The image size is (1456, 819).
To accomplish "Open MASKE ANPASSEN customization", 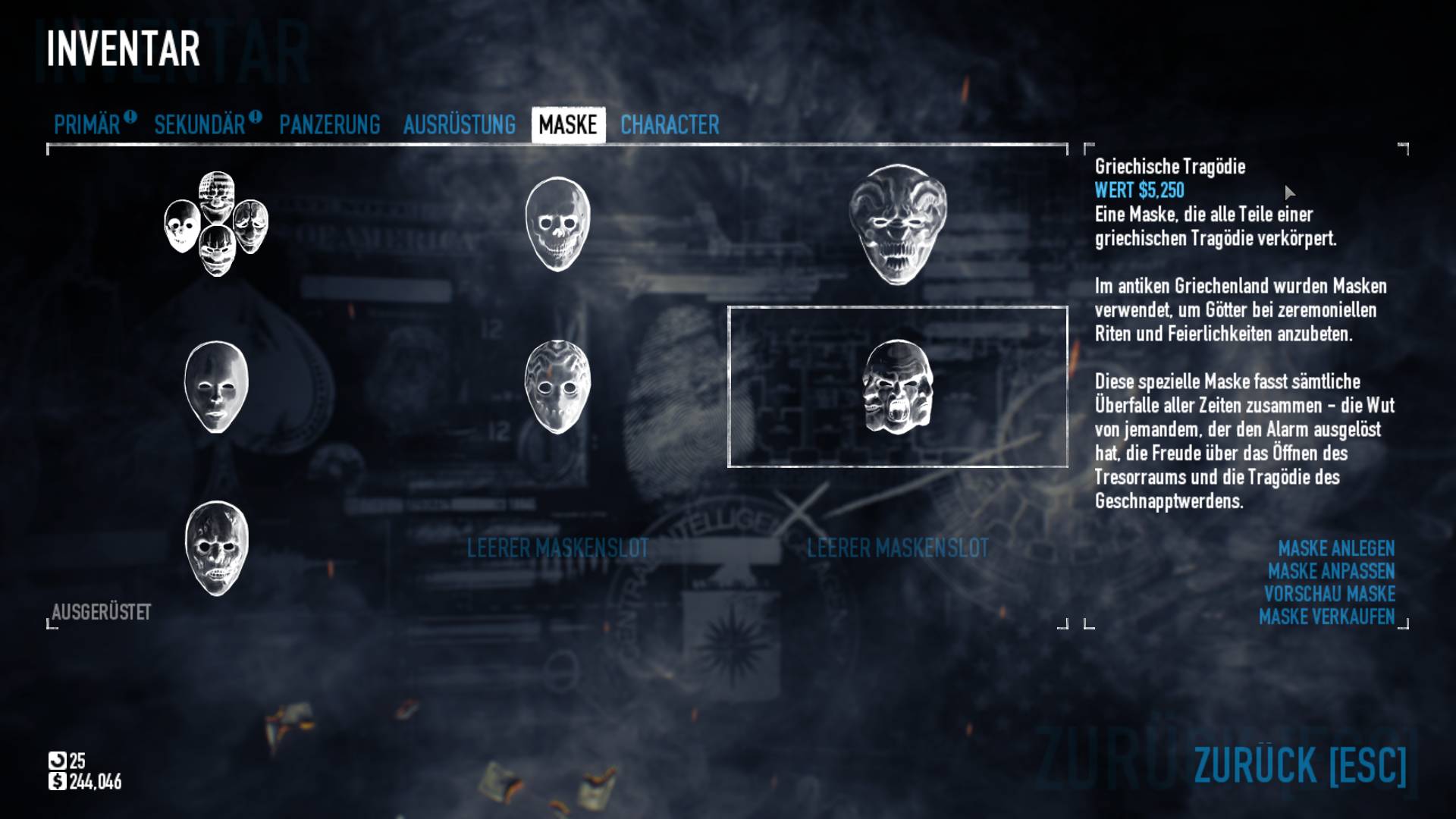I will [x=1331, y=571].
